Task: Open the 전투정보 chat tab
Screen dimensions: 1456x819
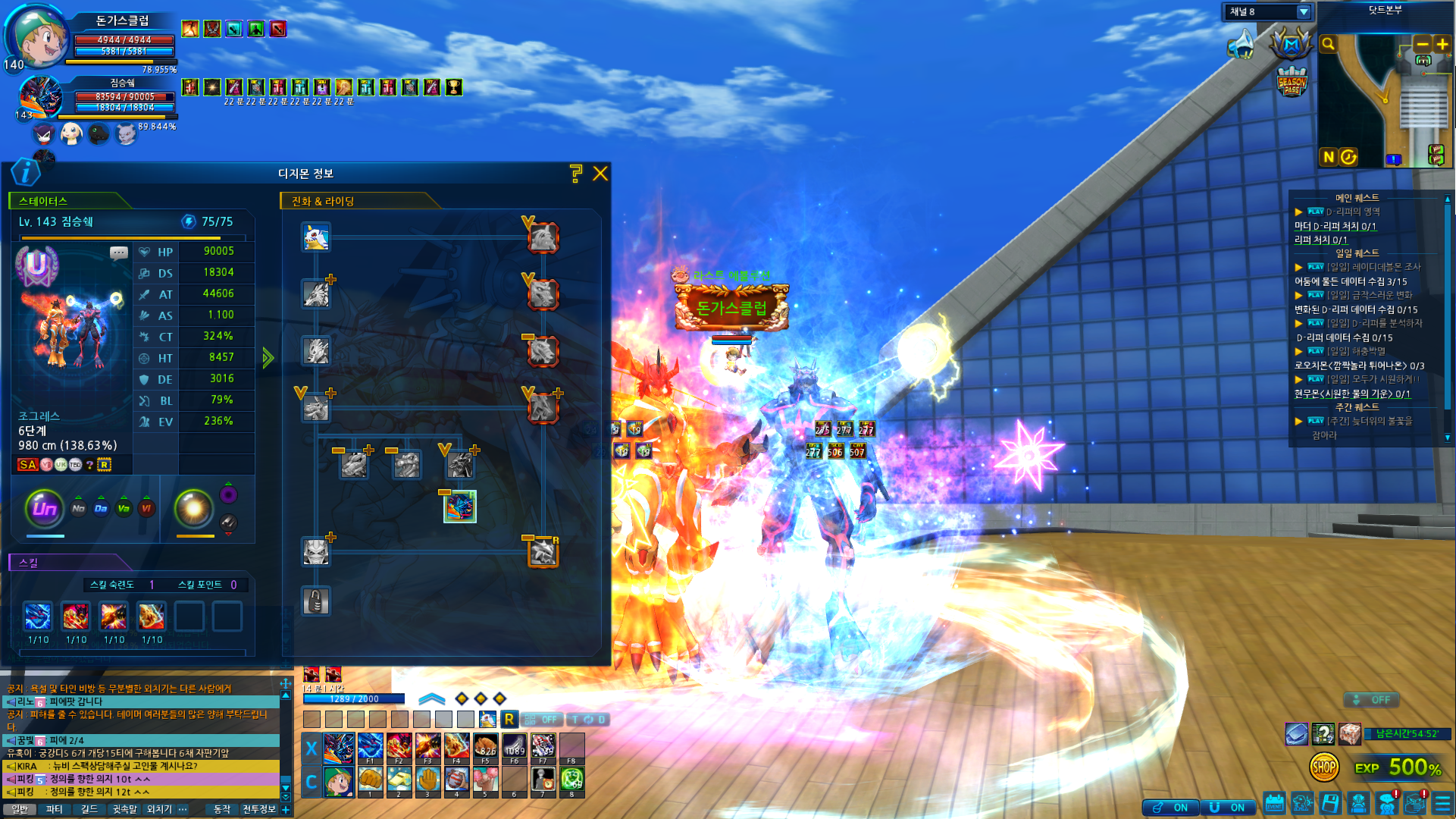Action: pos(258,809)
